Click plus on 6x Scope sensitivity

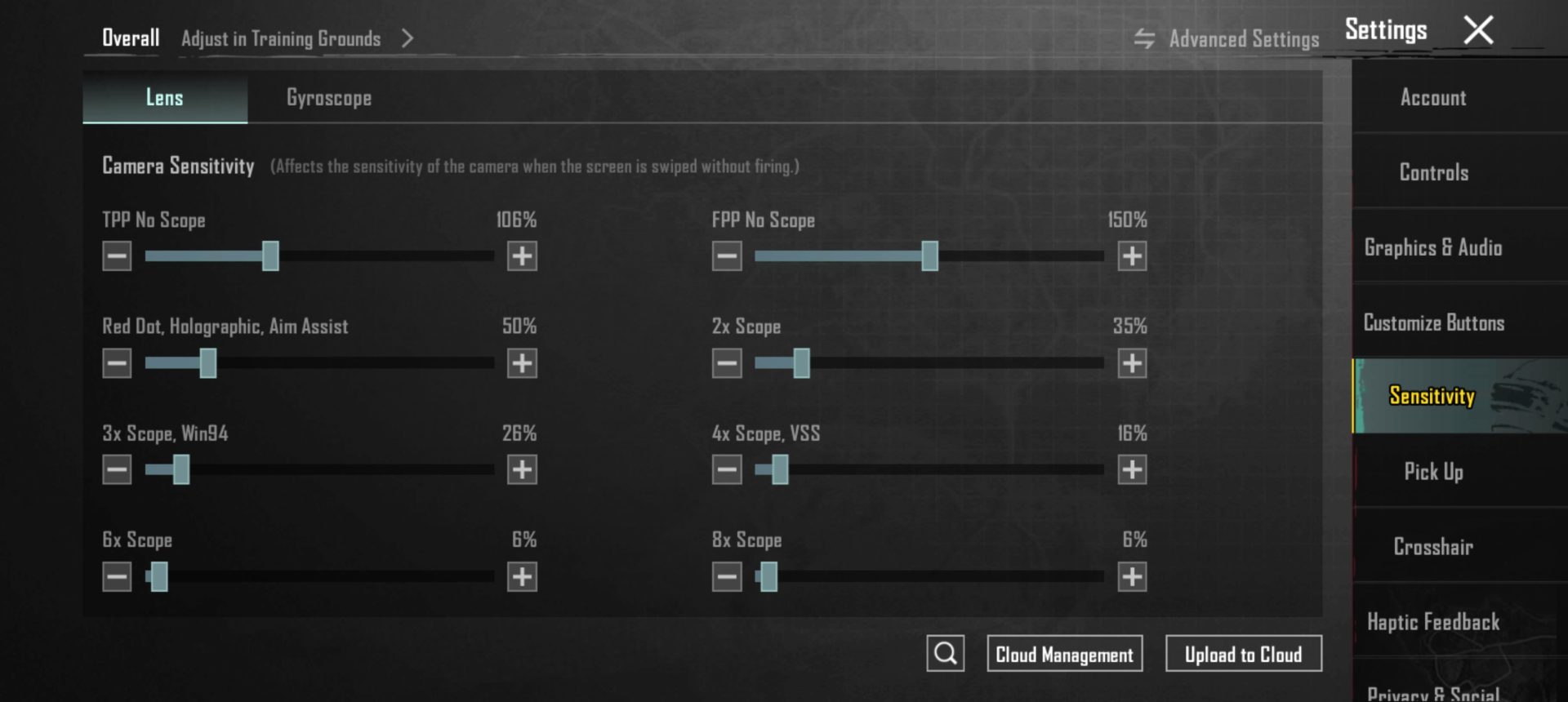point(523,576)
